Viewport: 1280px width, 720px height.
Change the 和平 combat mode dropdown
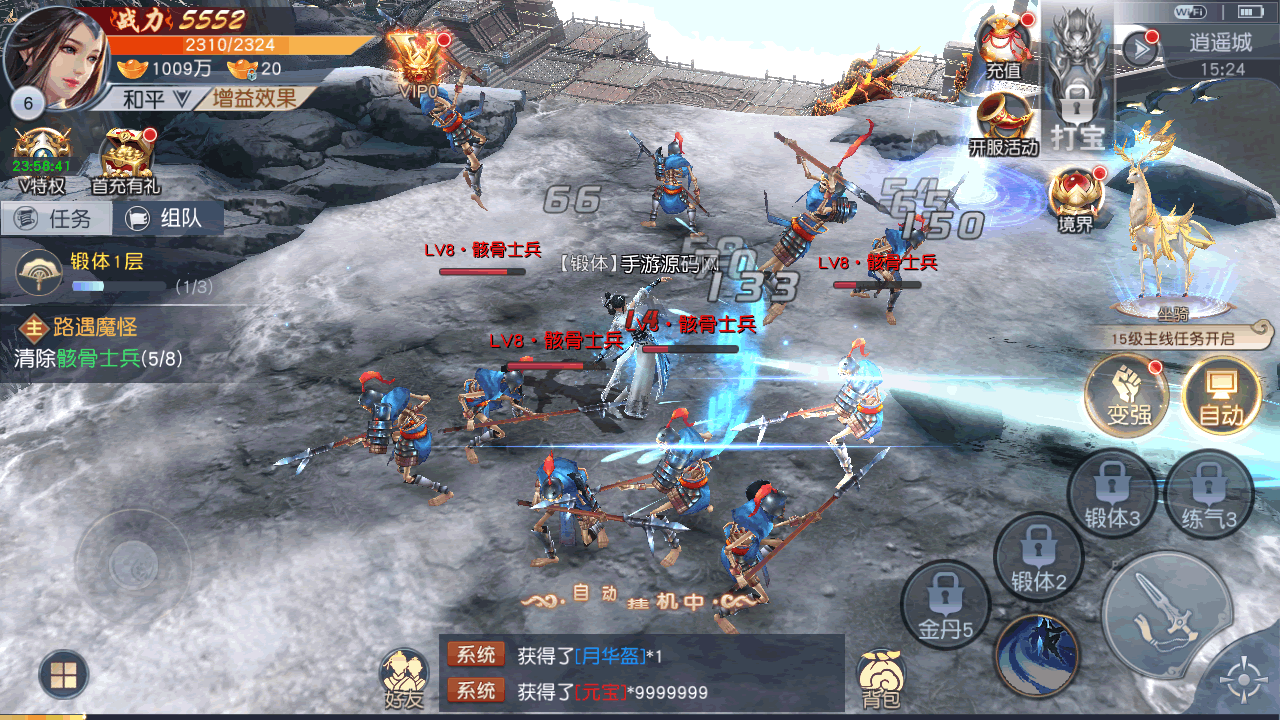(x=156, y=98)
